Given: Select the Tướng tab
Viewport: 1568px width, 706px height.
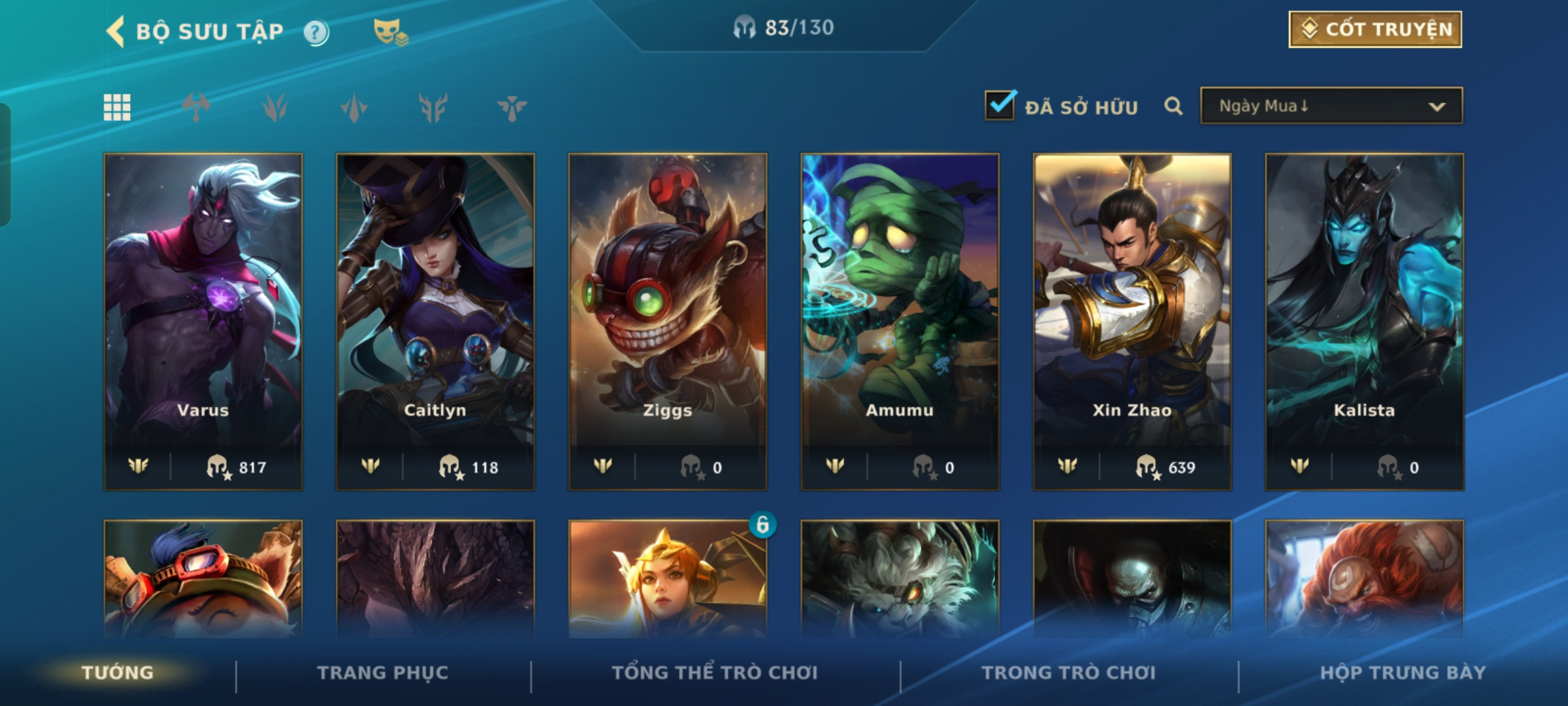Looking at the screenshot, I should coord(118,673).
